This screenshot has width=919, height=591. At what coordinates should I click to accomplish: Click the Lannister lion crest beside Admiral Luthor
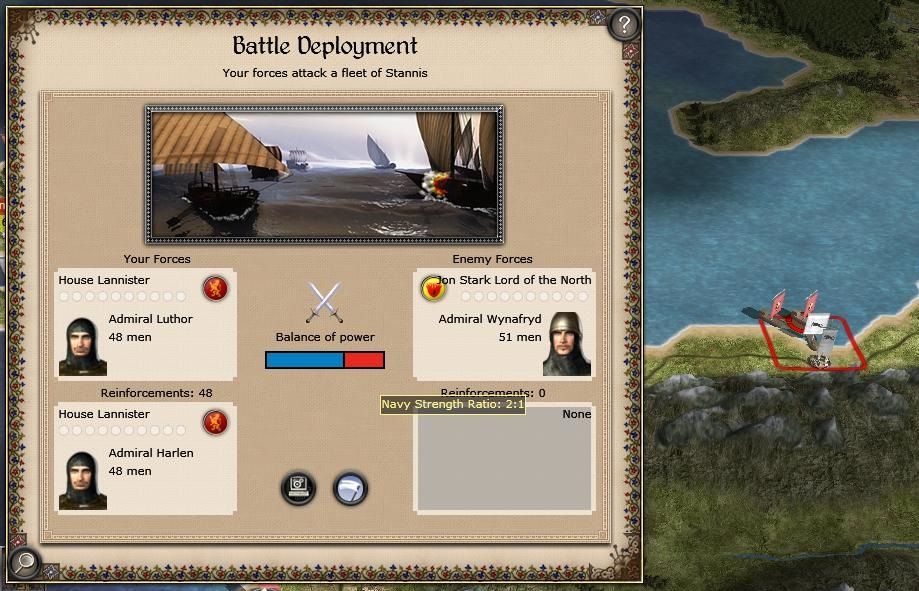pos(215,289)
